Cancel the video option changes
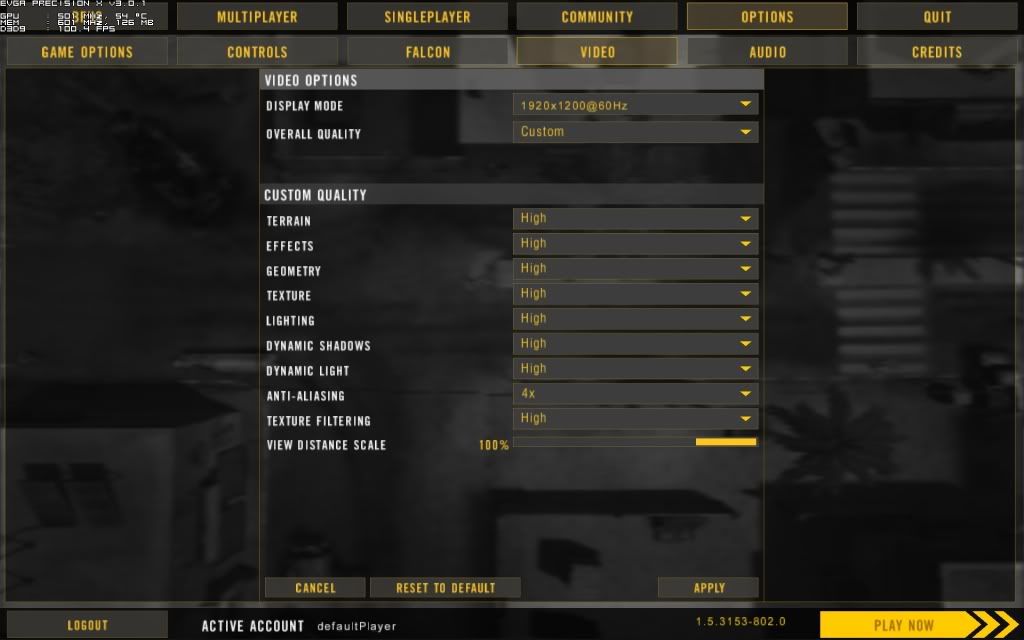The width and height of the screenshot is (1024, 640). coord(315,588)
